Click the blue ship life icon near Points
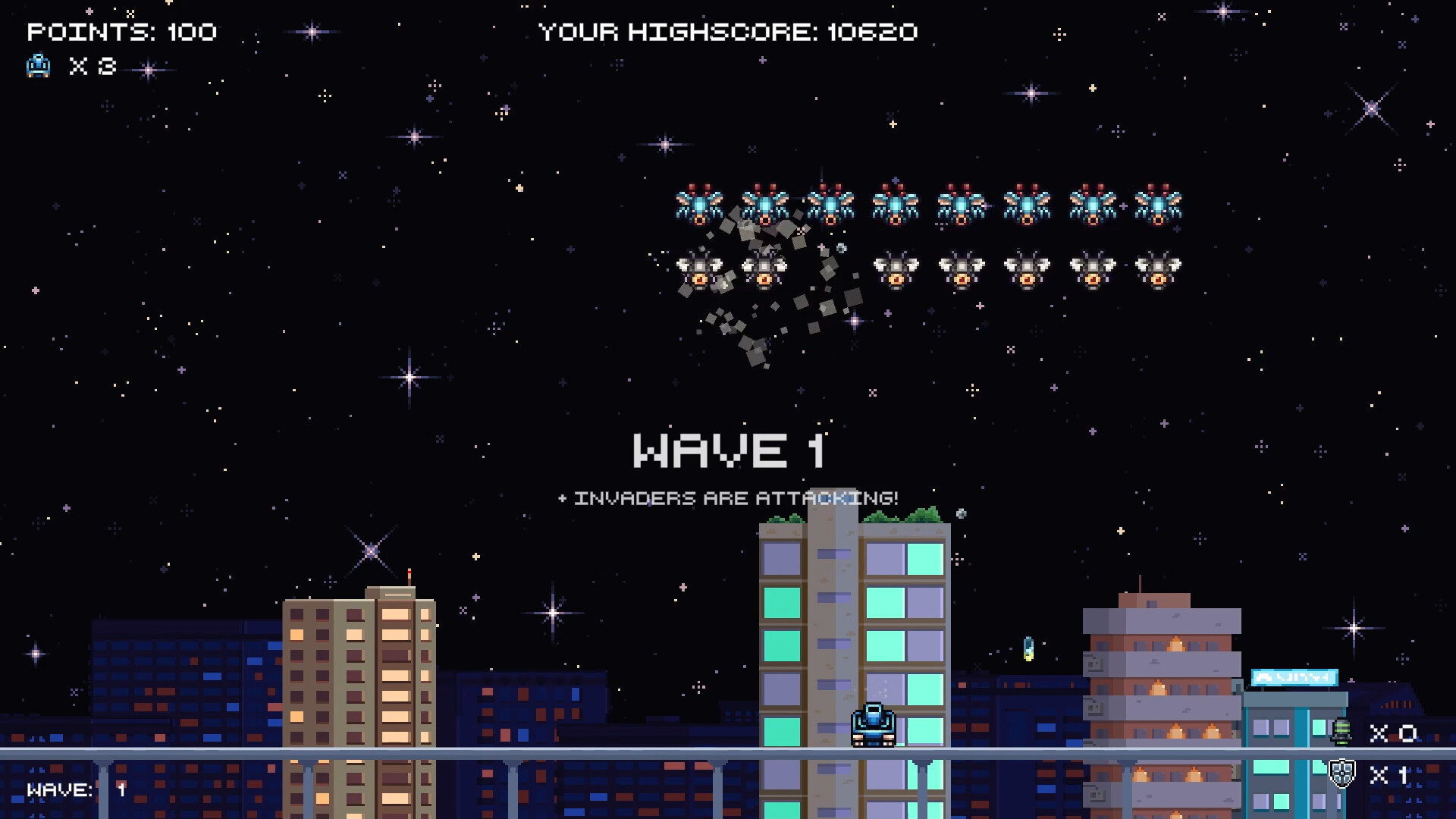 (38, 67)
